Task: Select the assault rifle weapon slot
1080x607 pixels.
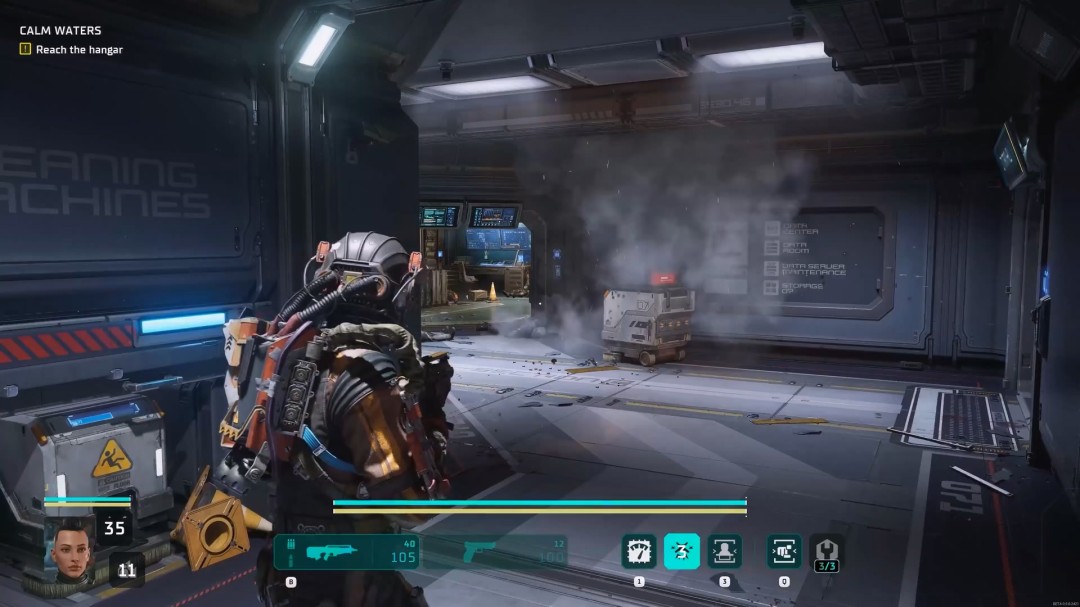Action: coord(347,551)
